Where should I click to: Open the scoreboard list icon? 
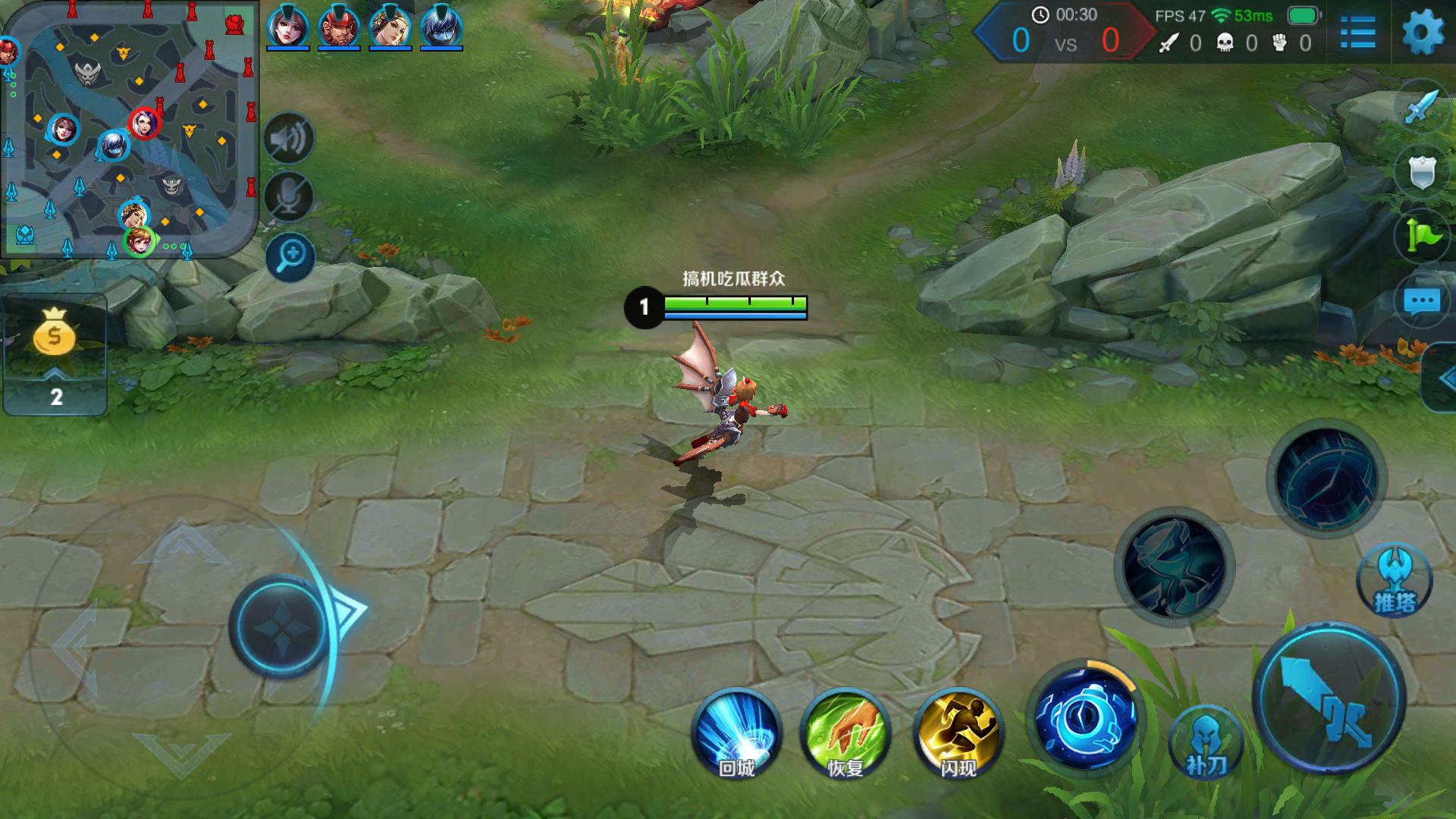(1357, 33)
